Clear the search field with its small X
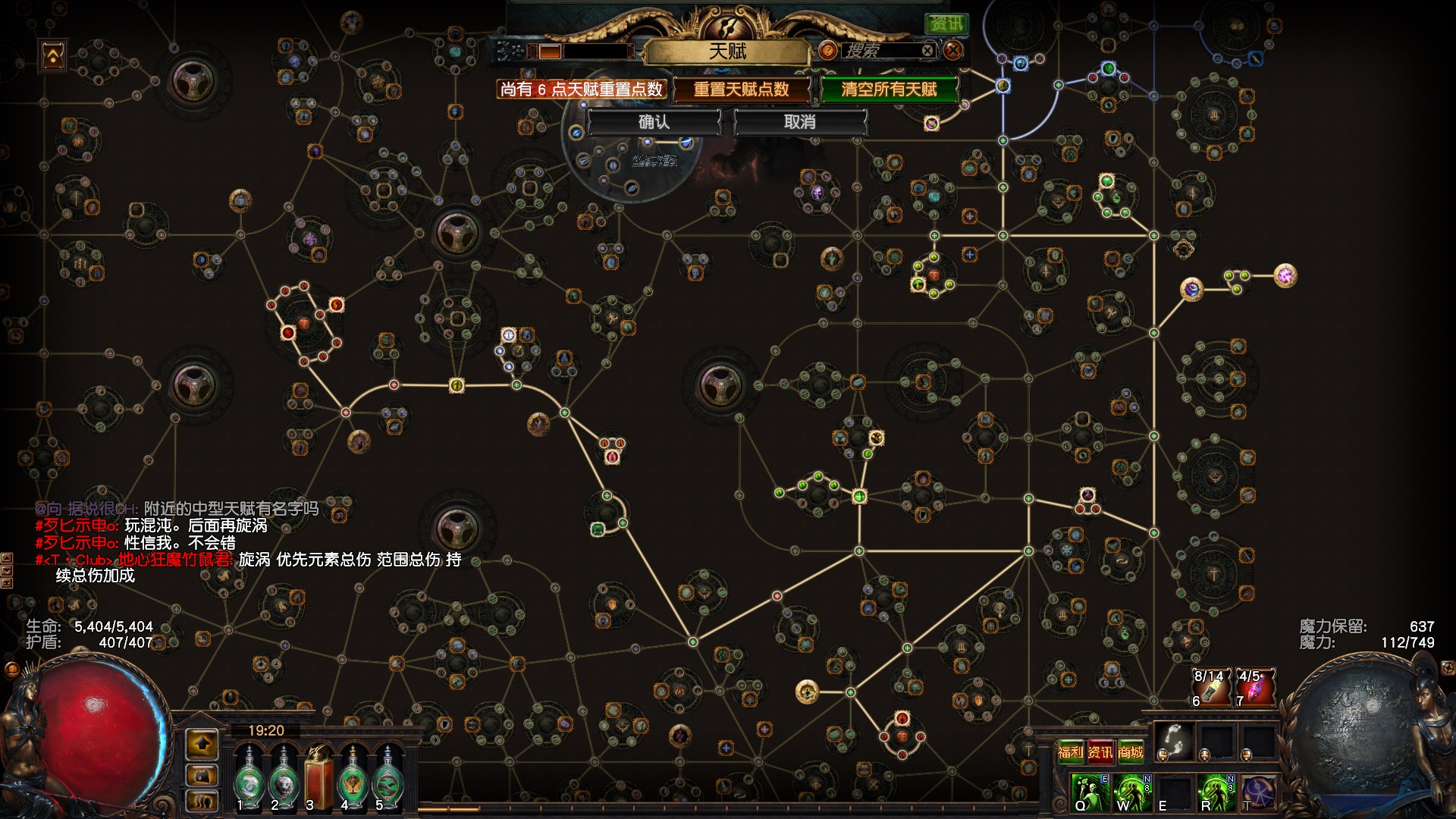1456x819 pixels. pos(927,51)
